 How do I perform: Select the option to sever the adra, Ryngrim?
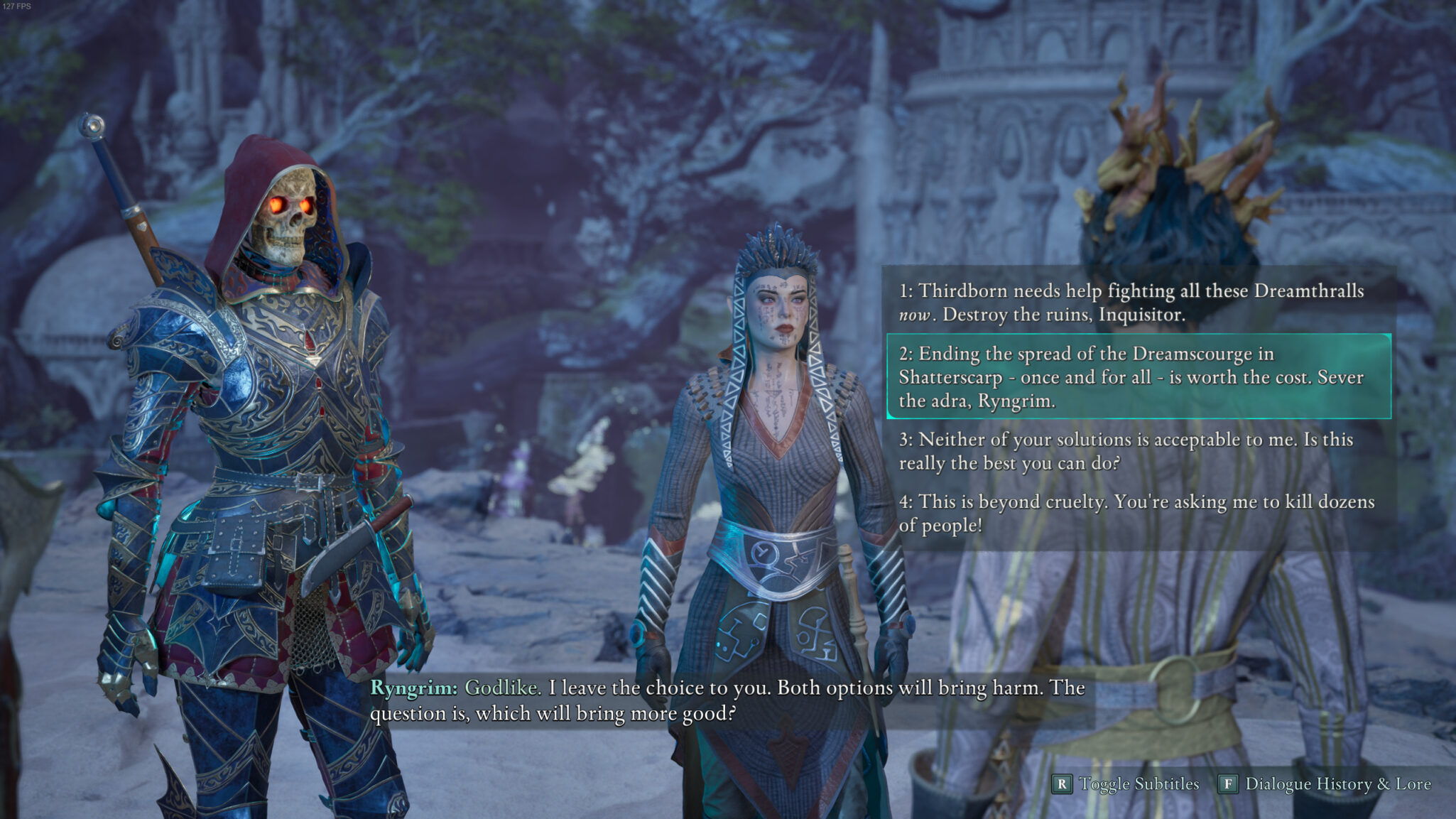1131,376
